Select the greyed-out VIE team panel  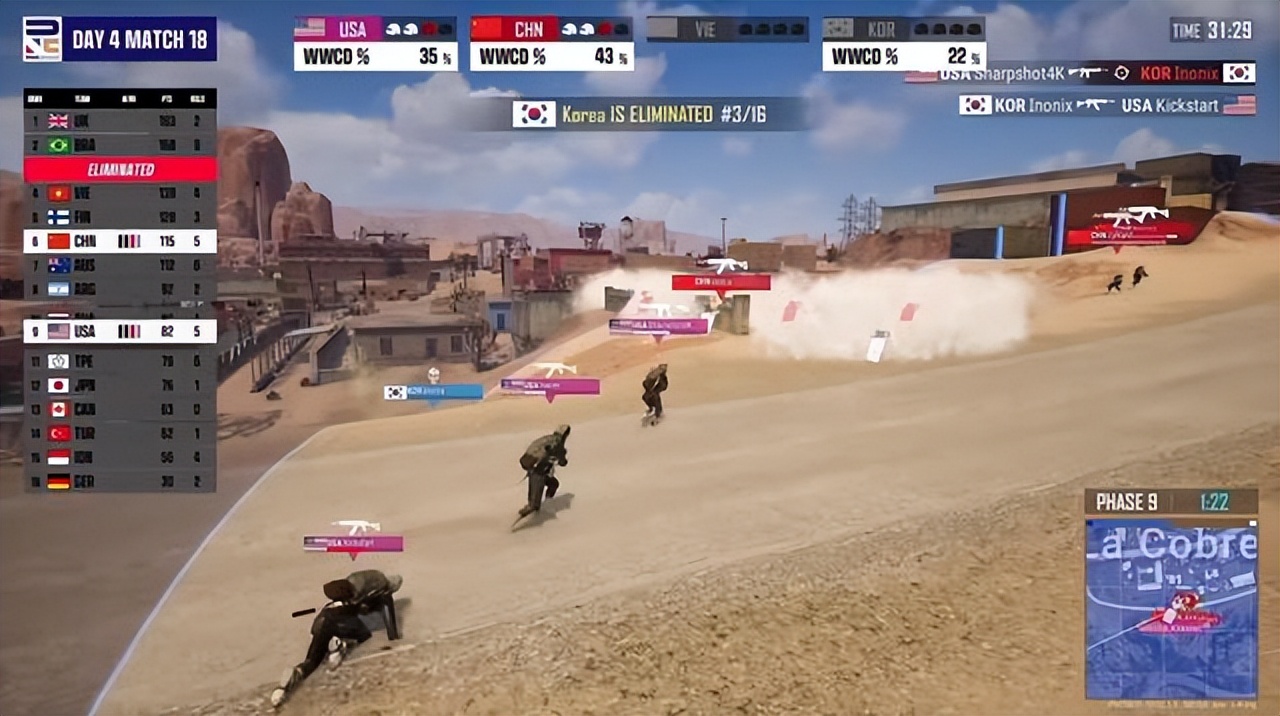727,29
